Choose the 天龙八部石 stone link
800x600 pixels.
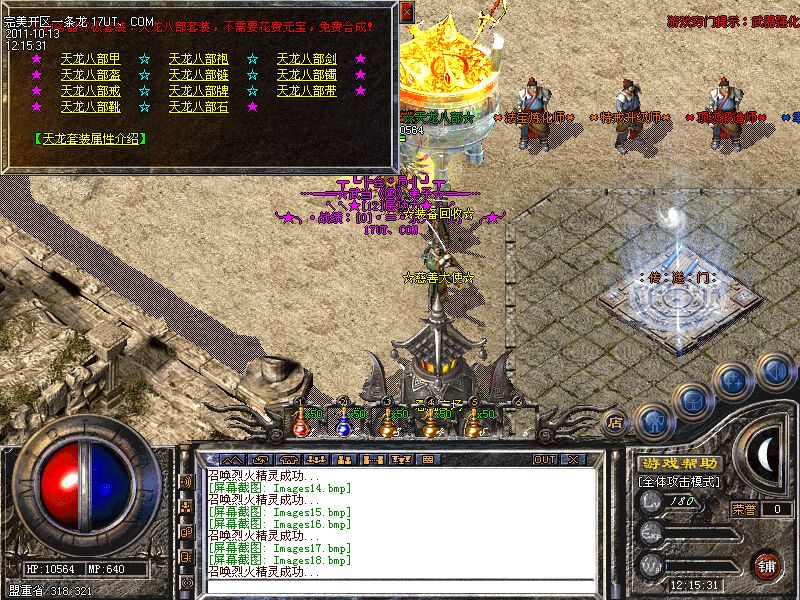[x=198, y=107]
